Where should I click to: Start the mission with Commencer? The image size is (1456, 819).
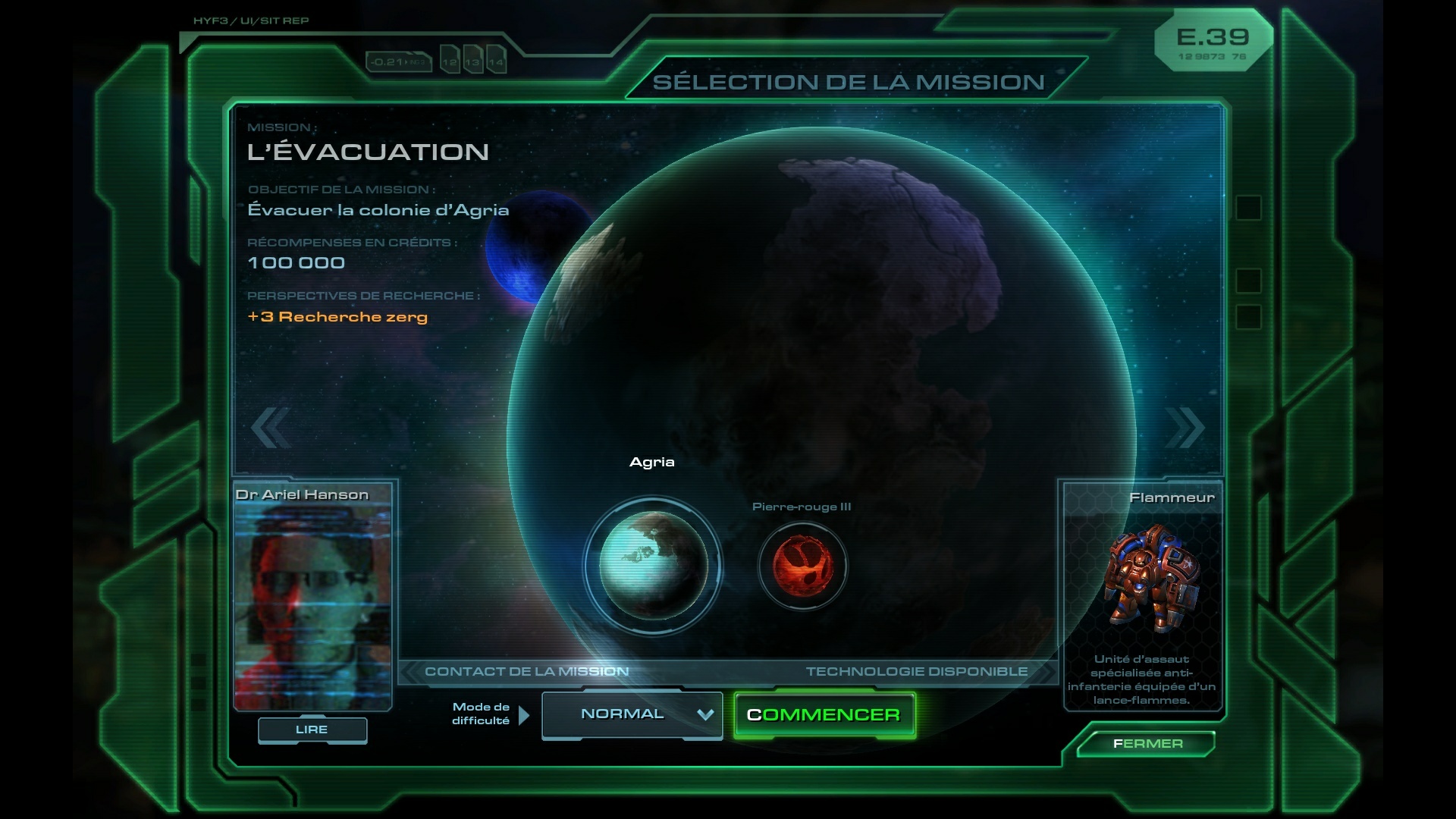click(x=824, y=715)
